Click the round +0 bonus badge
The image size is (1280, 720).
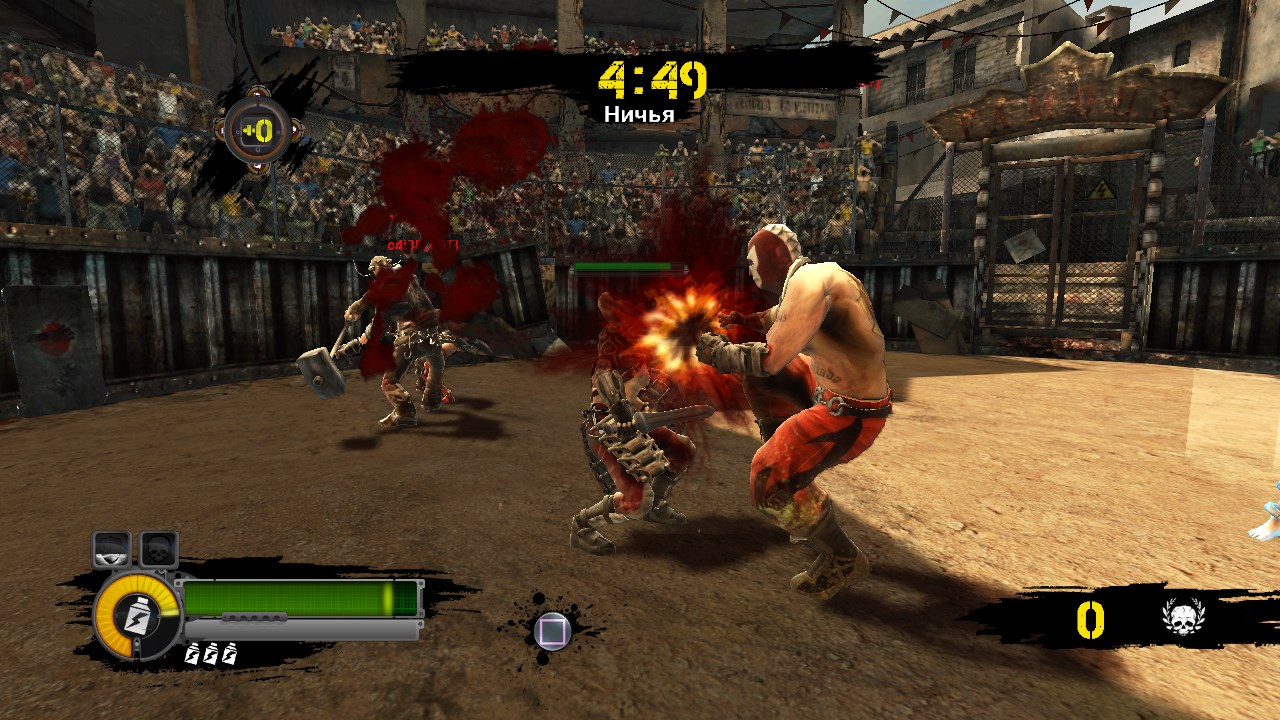(x=258, y=131)
